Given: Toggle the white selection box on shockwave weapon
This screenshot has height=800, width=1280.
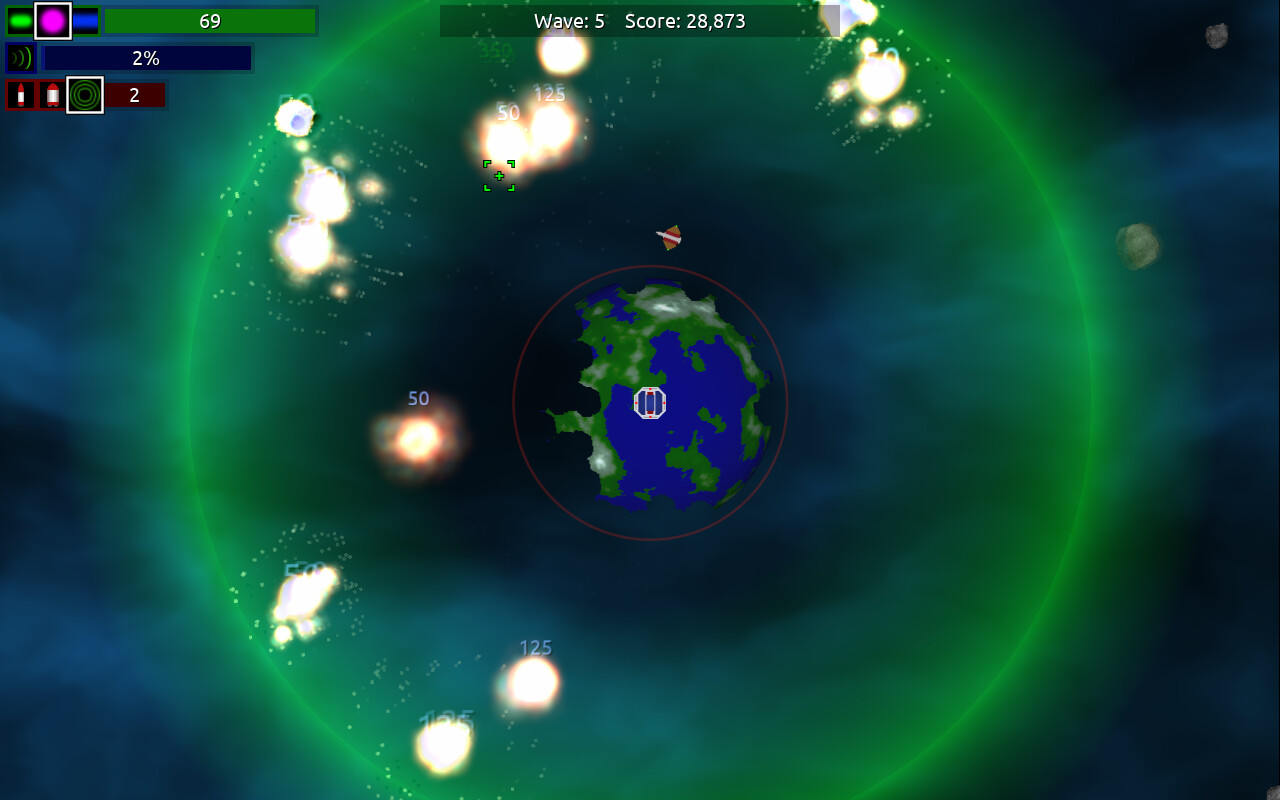Looking at the screenshot, I should click(x=84, y=95).
